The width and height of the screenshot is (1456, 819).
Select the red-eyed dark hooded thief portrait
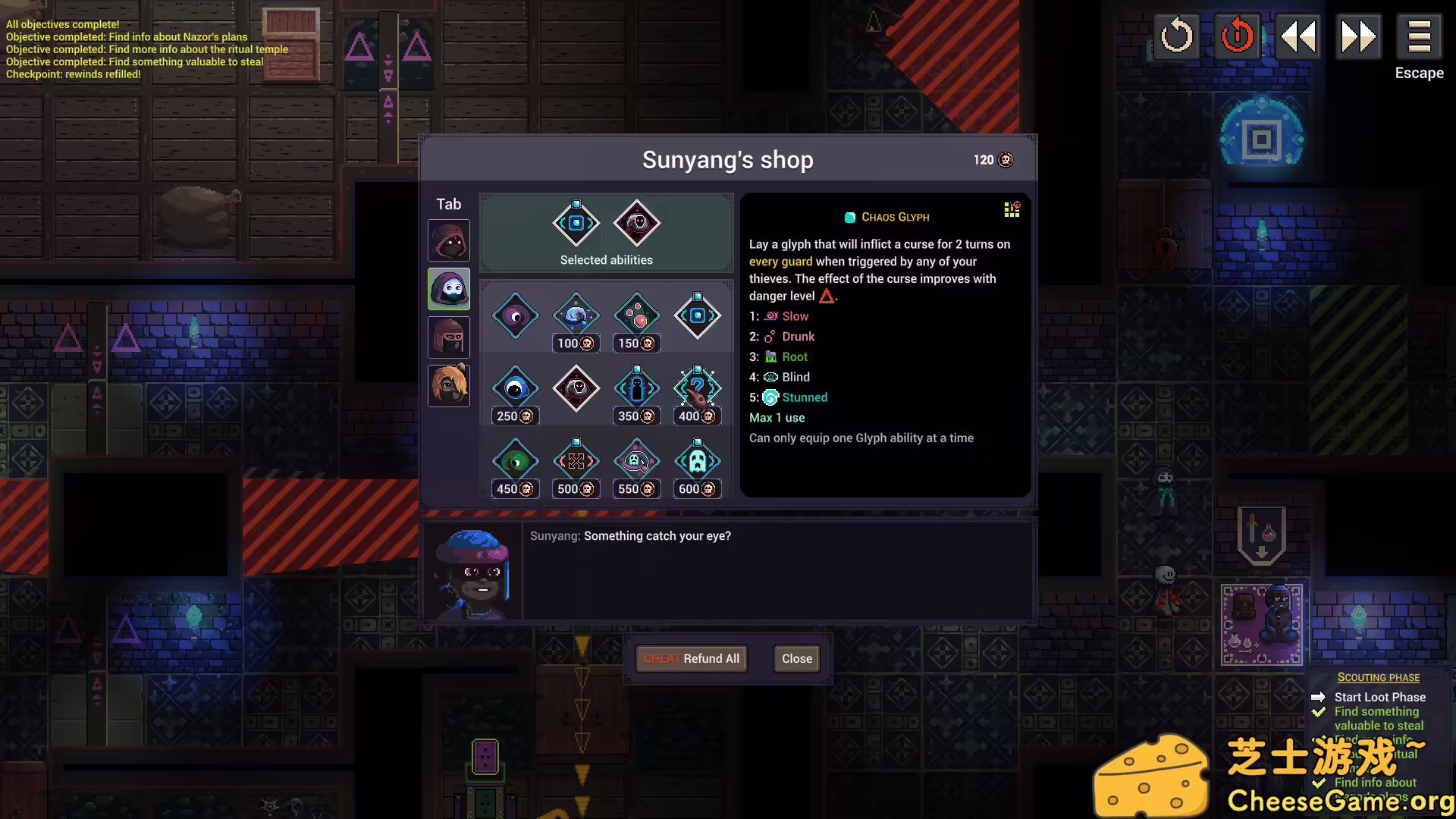pyautogui.click(x=449, y=240)
